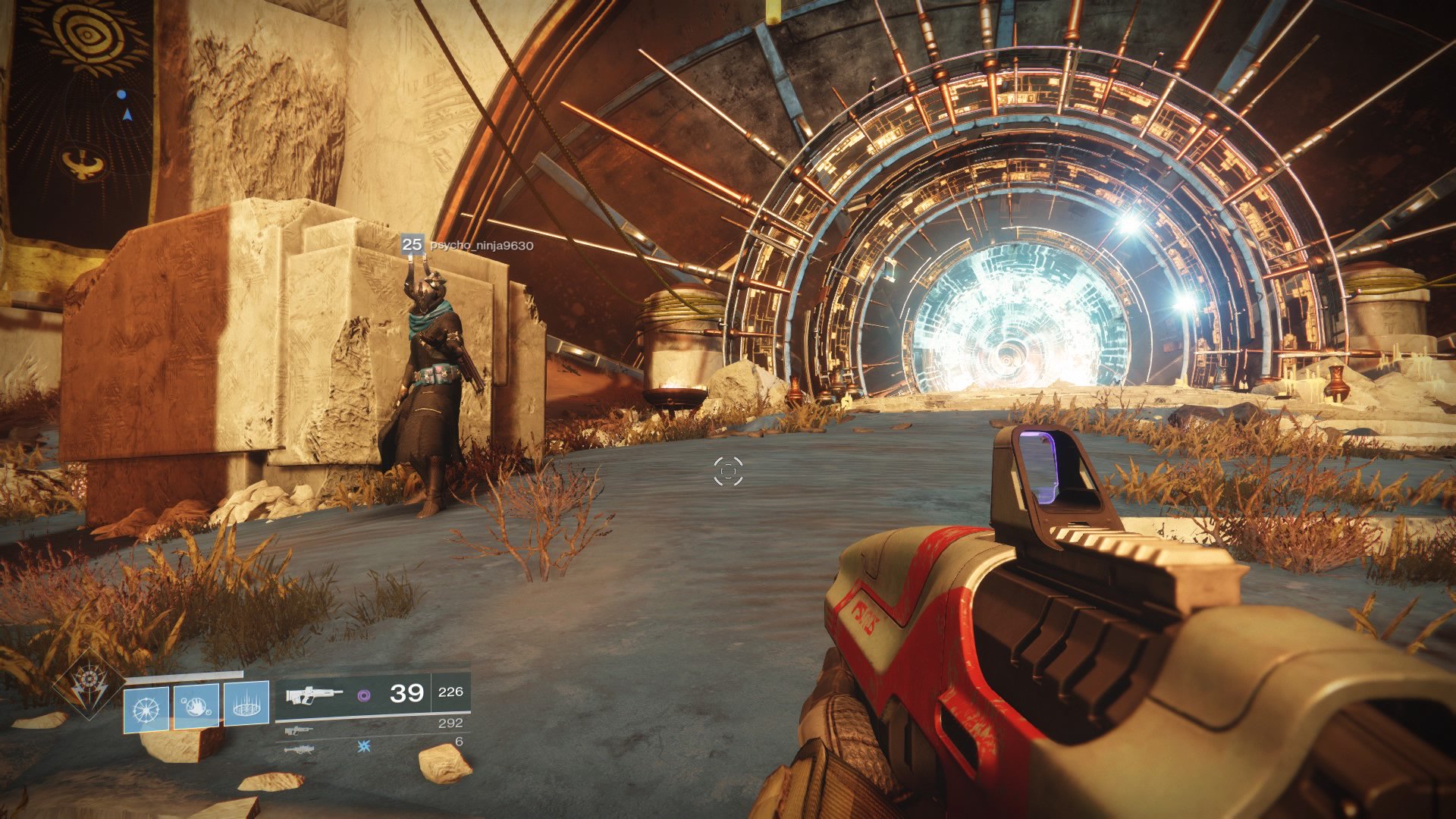Click the psycho_ninja9630 player name
The height and width of the screenshot is (819, 1456).
click(482, 245)
